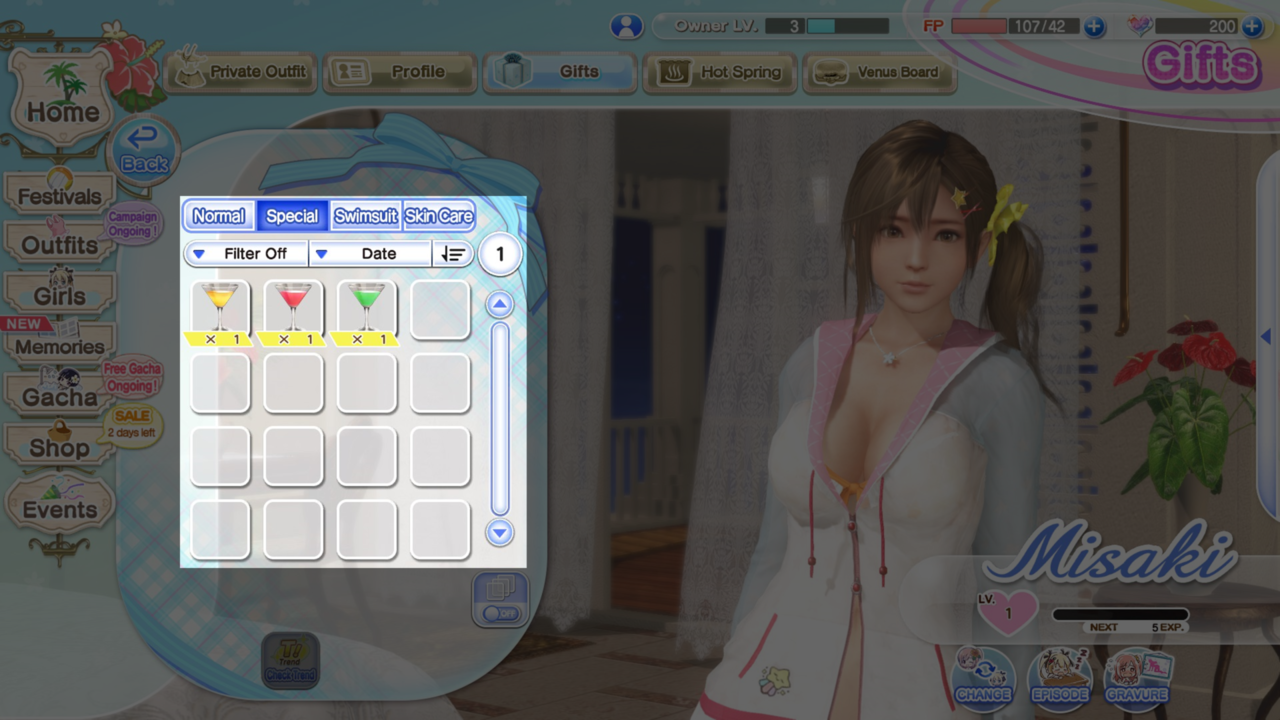The image size is (1280, 720).
Task: Open the Profile tab
Action: pyautogui.click(x=399, y=72)
